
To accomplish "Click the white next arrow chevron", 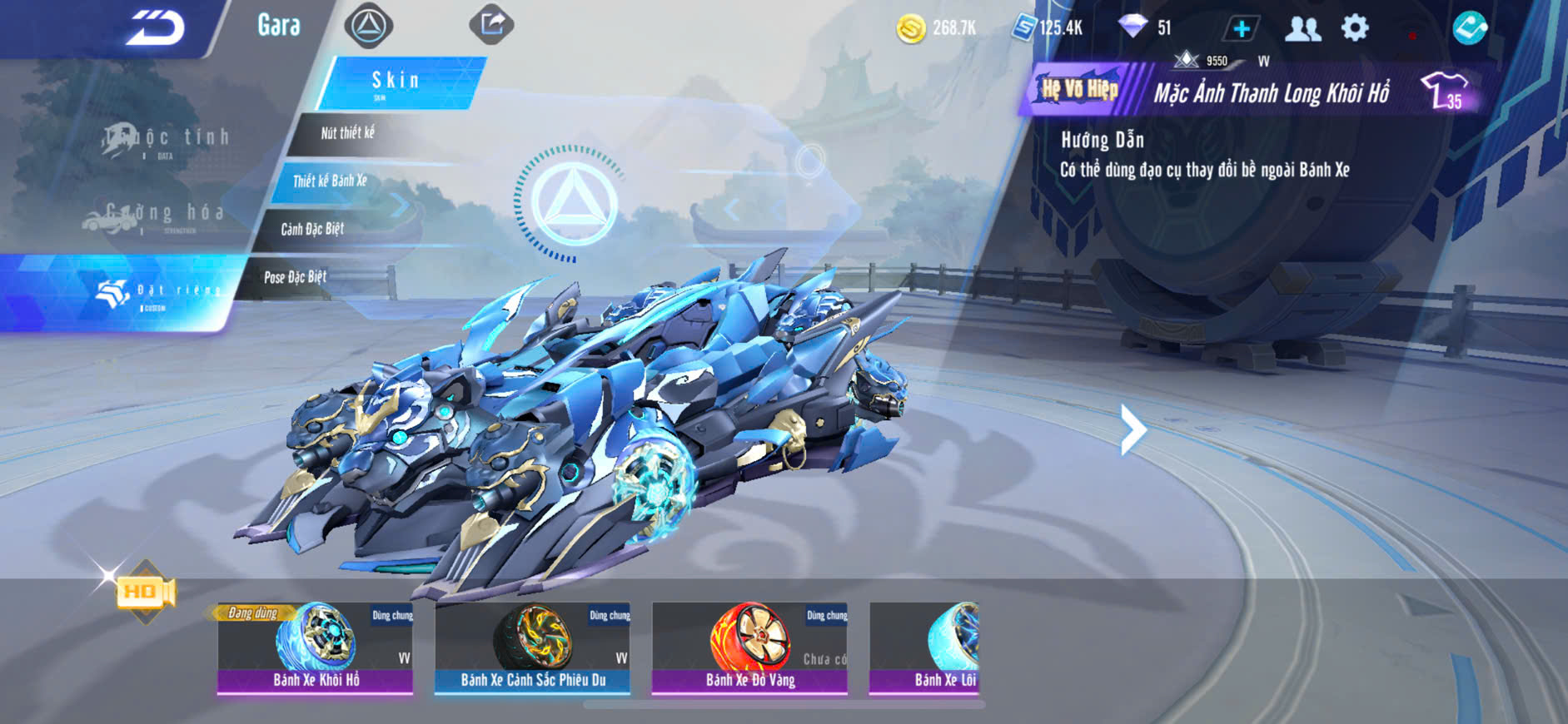I will coord(1132,429).
